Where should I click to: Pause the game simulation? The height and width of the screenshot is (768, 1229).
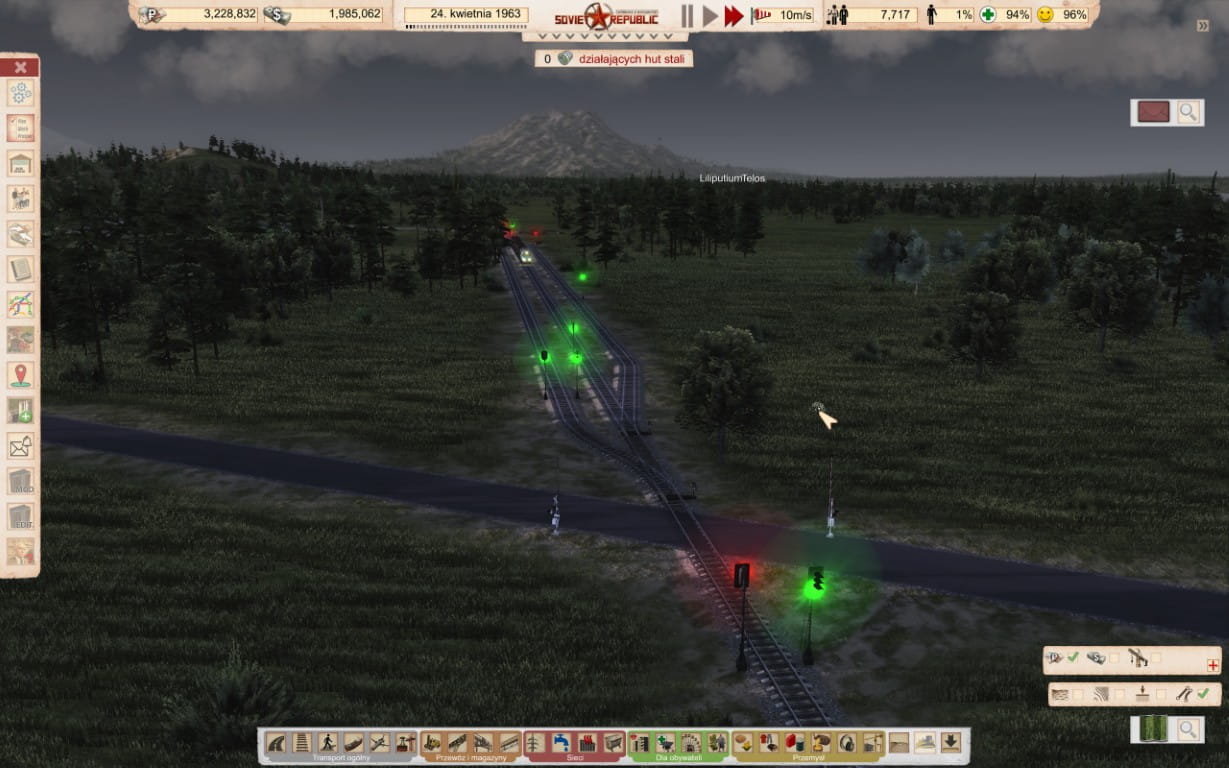[687, 15]
